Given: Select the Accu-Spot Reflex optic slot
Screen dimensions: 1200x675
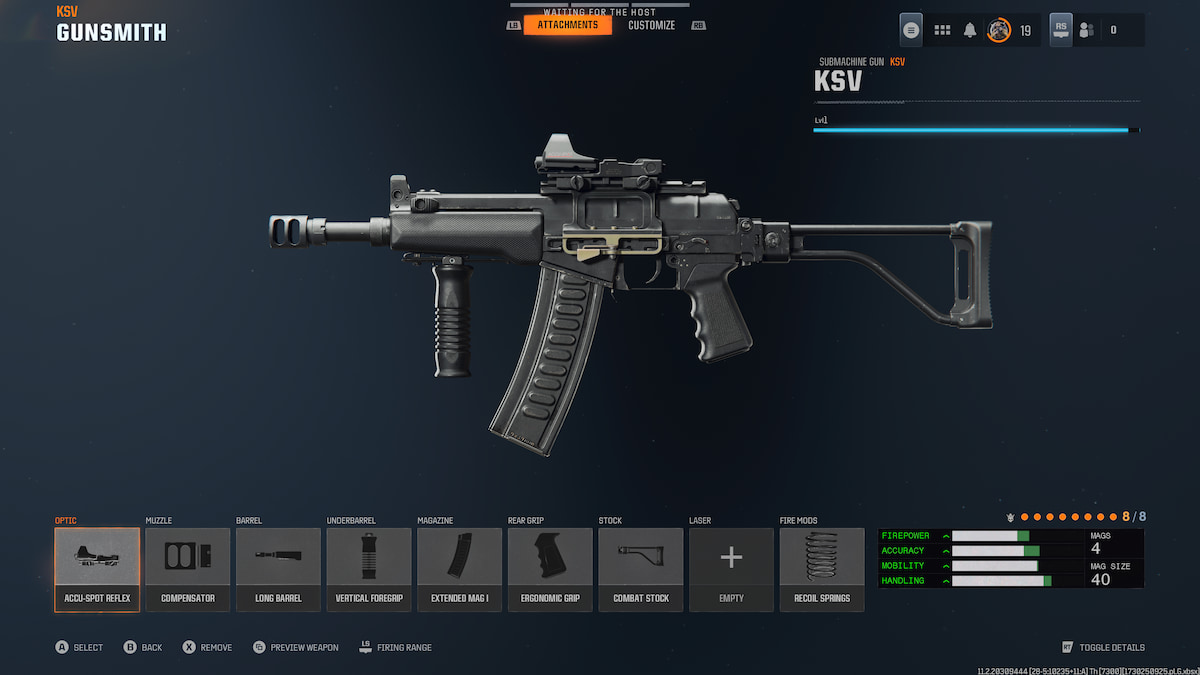Looking at the screenshot, I should pos(97,568).
